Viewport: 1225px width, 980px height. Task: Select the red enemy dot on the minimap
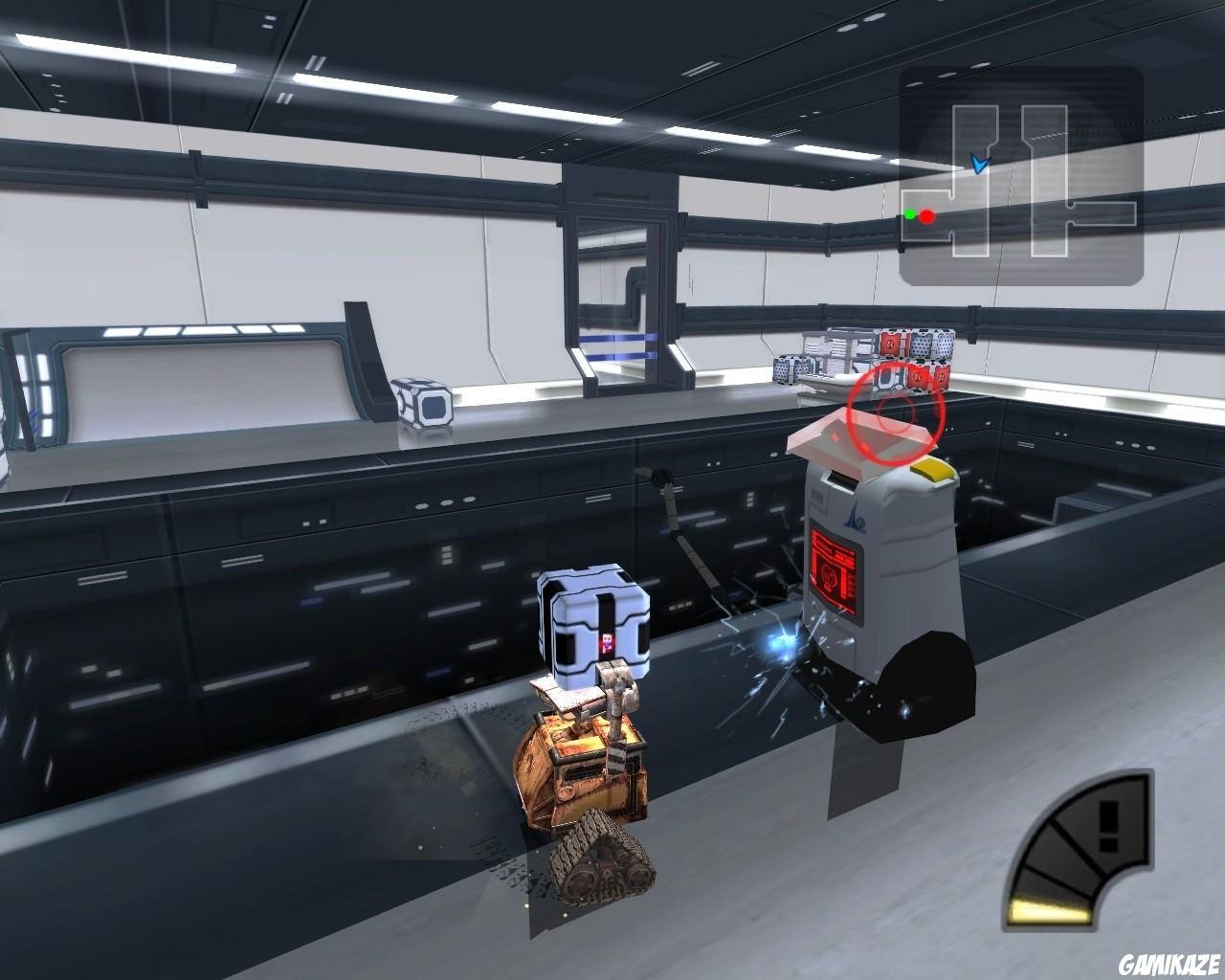pos(924,216)
